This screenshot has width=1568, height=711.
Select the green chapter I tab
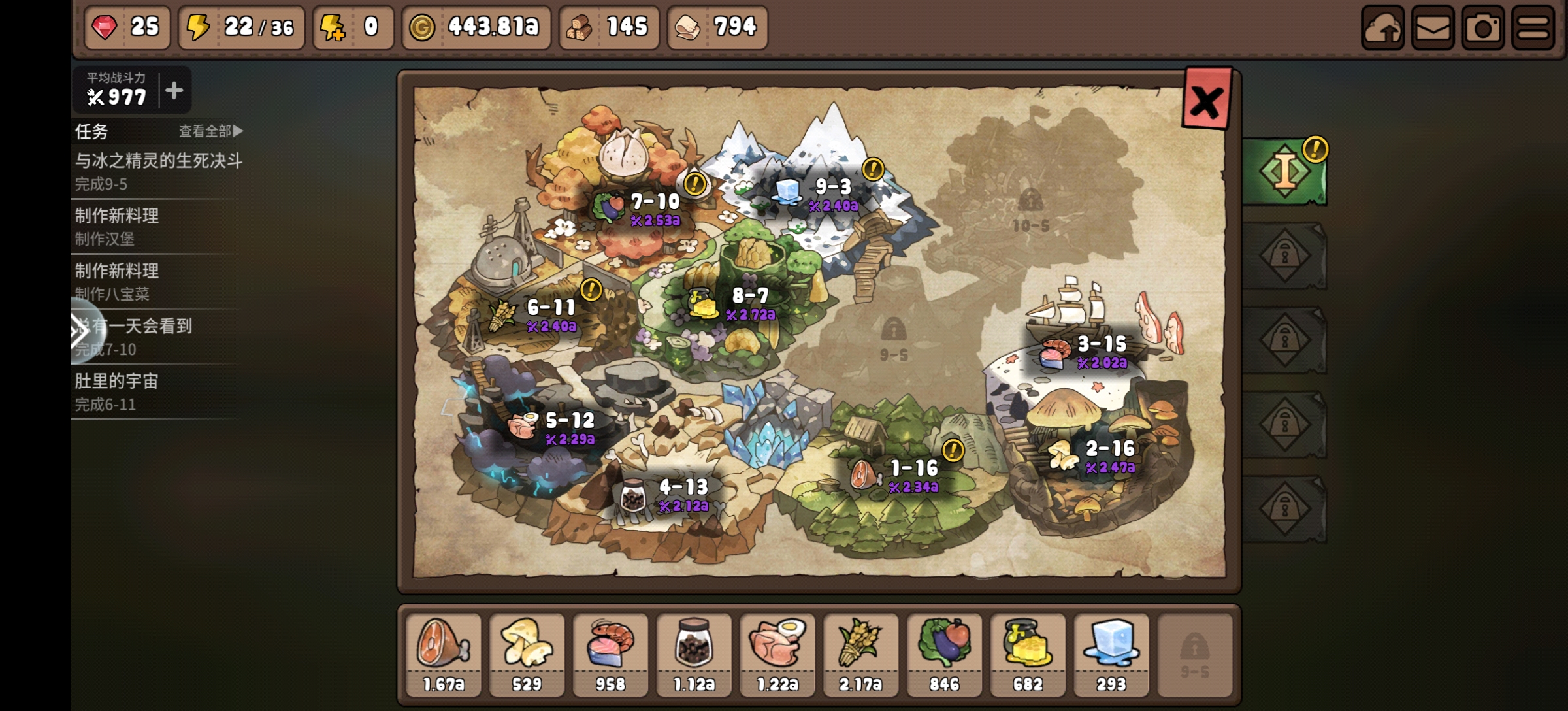[1284, 171]
